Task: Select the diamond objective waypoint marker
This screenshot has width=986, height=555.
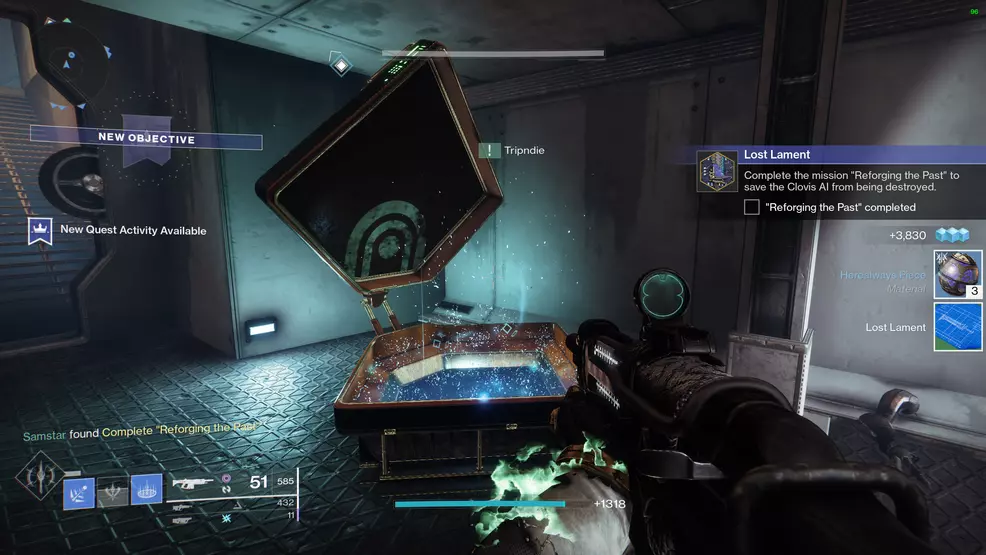Action: (341, 66)
